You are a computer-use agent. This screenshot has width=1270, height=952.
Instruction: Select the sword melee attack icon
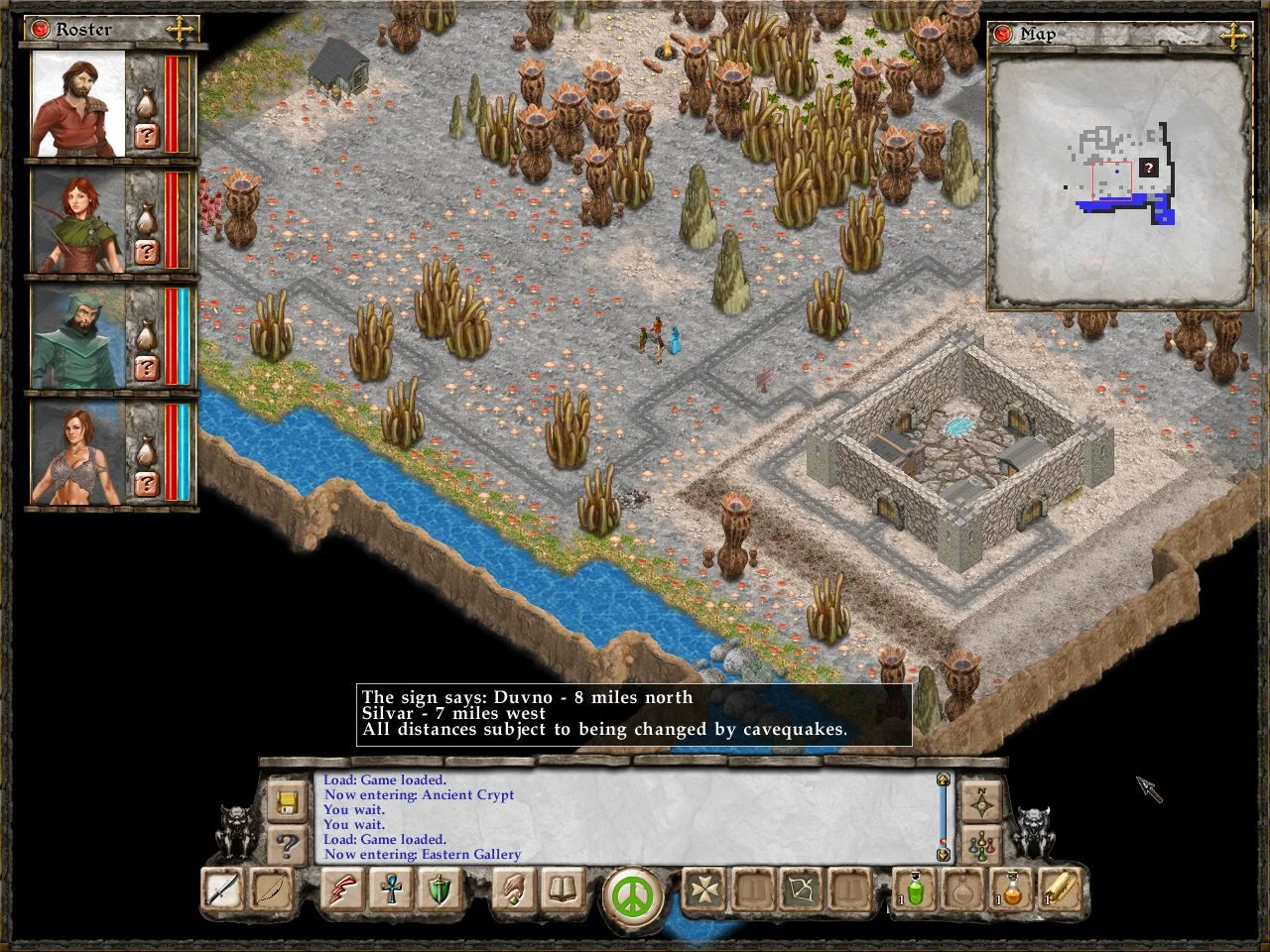tap(220, 891)
